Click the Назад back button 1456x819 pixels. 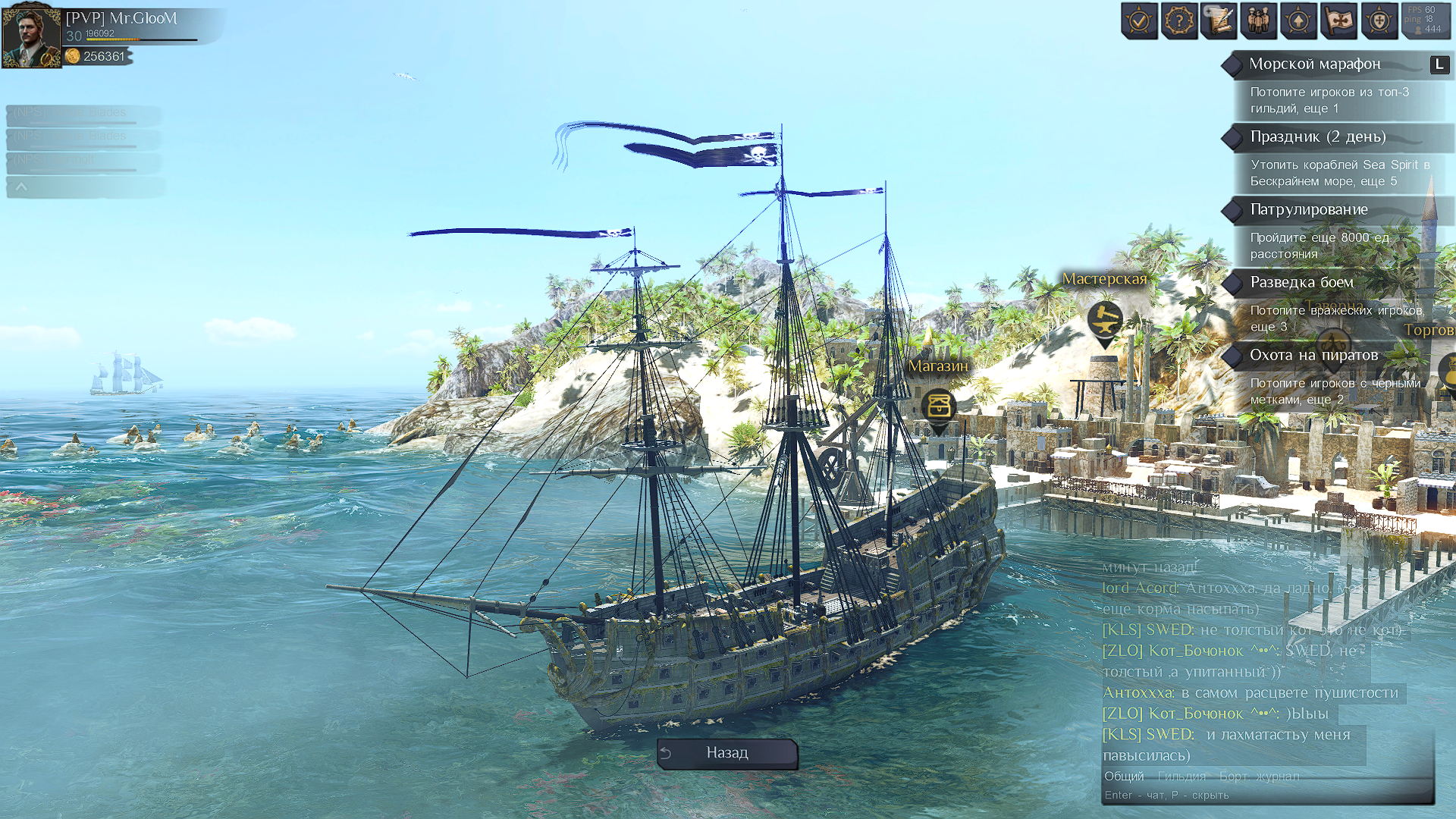pyautogui.click(x=726, y=753)
